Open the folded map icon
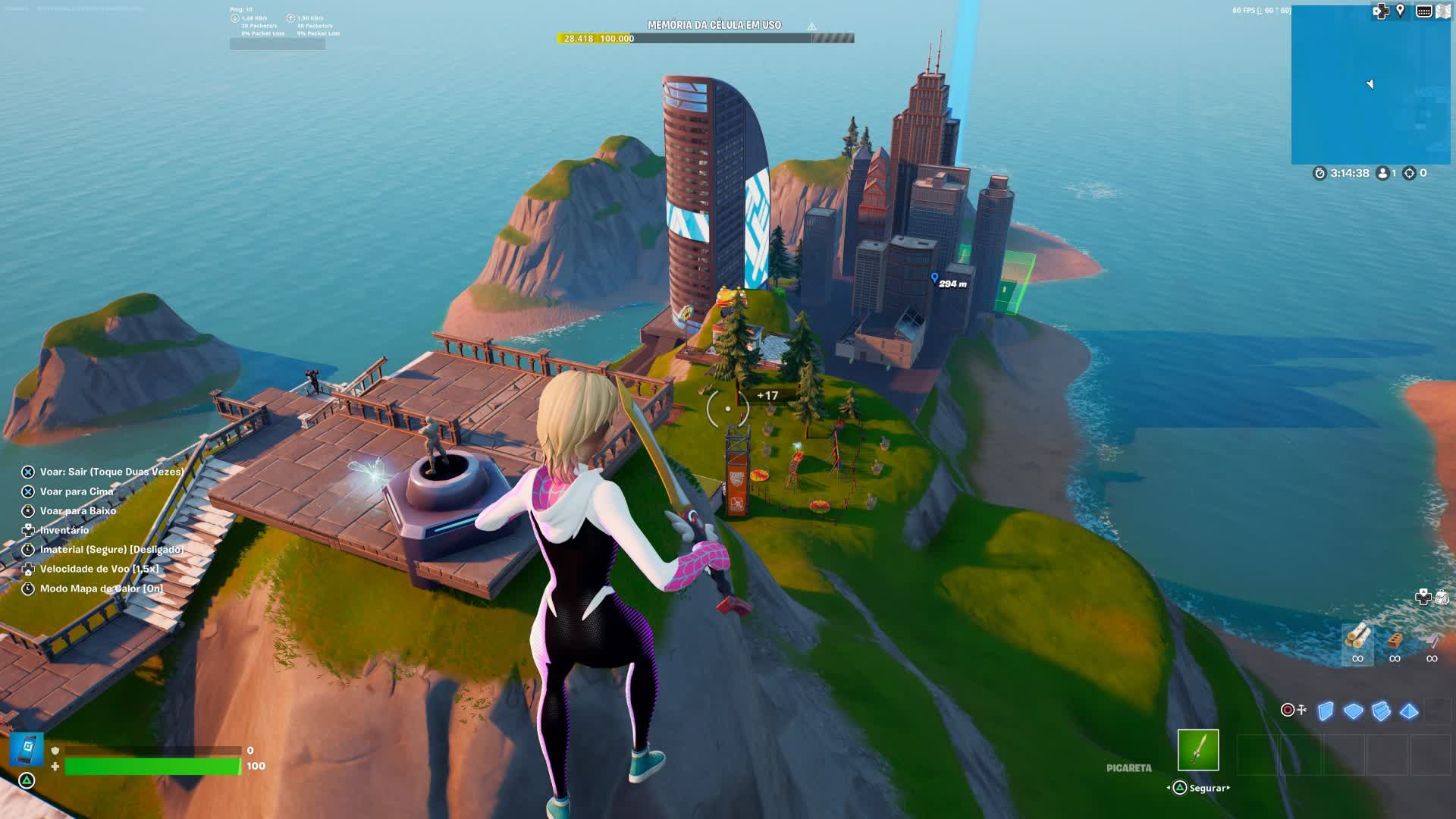The width and height of the screenshot is (1456, 819). coord(1445,11)
